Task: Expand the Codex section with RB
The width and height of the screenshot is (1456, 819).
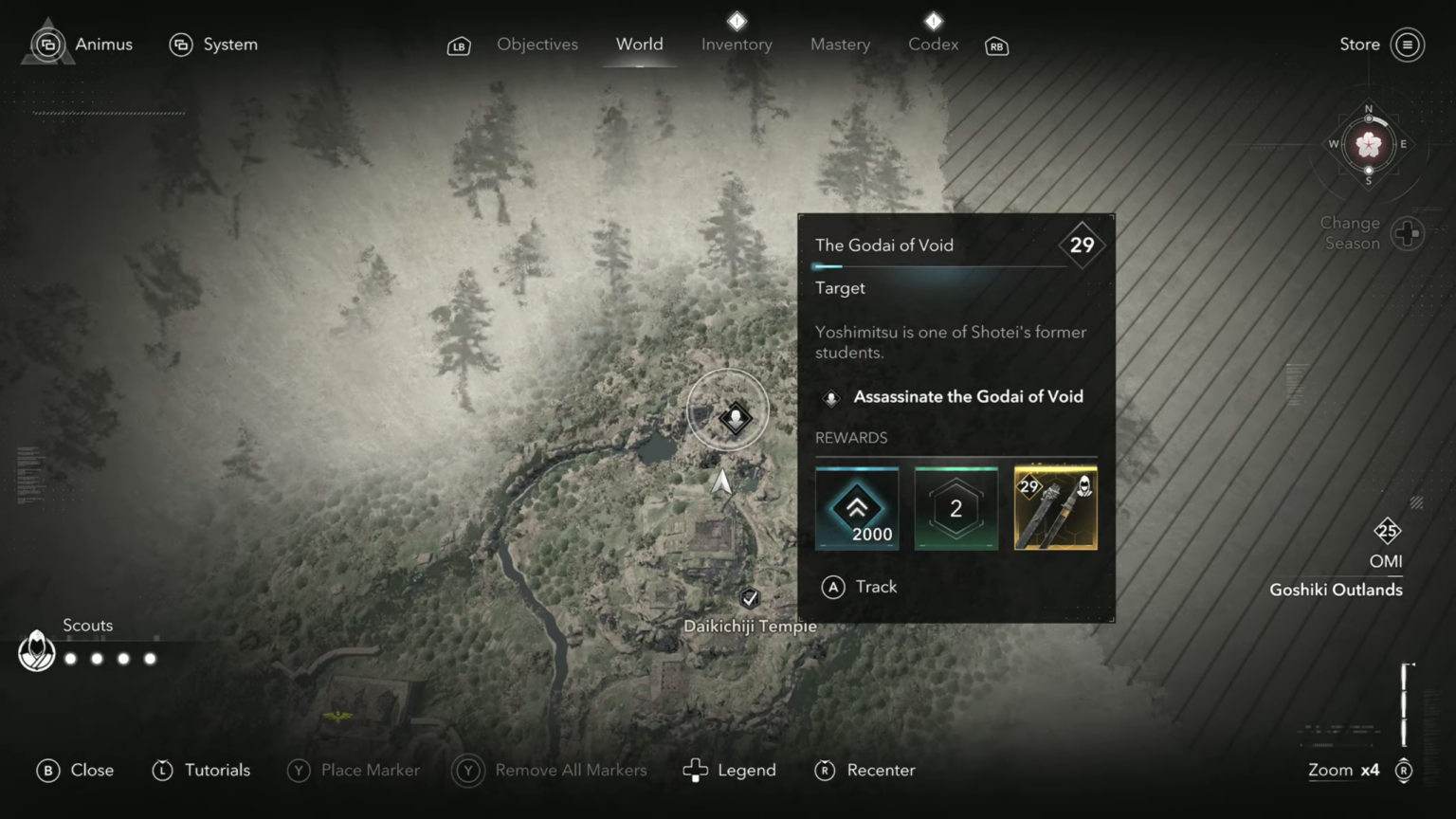Action: tap(995, 45)
